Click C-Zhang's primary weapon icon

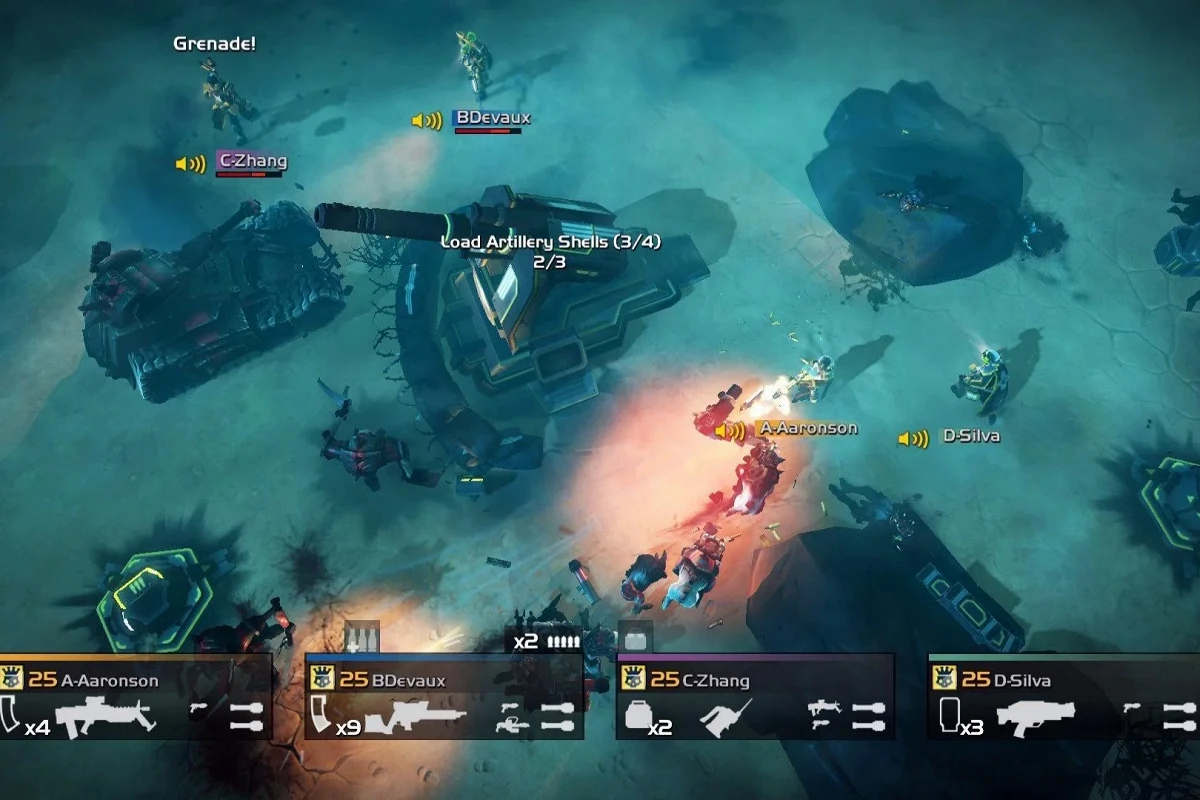tap(725, 718)
